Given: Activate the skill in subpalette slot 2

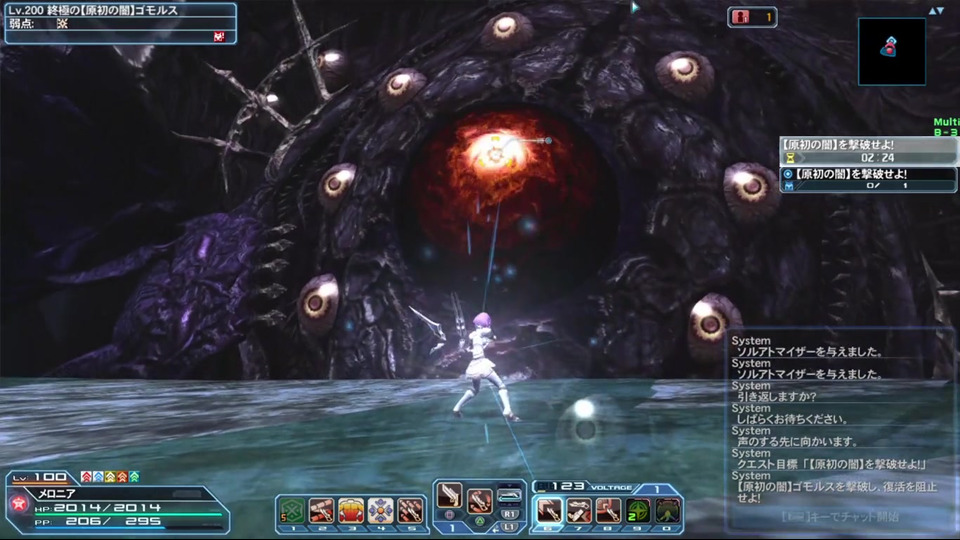Looking at the screenshot, I should coord(322,510).
